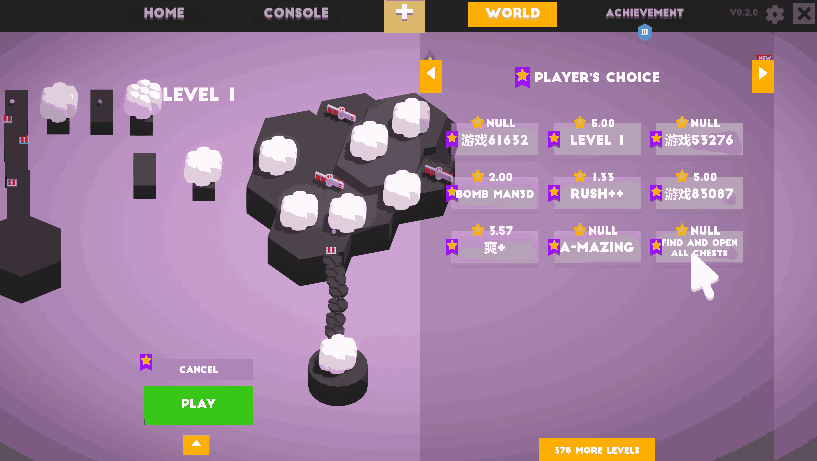Image resolution: width=817 pixels, height=461 pixels.
Task: Go to next level category arrow
Action: click(x=762, y=76)
